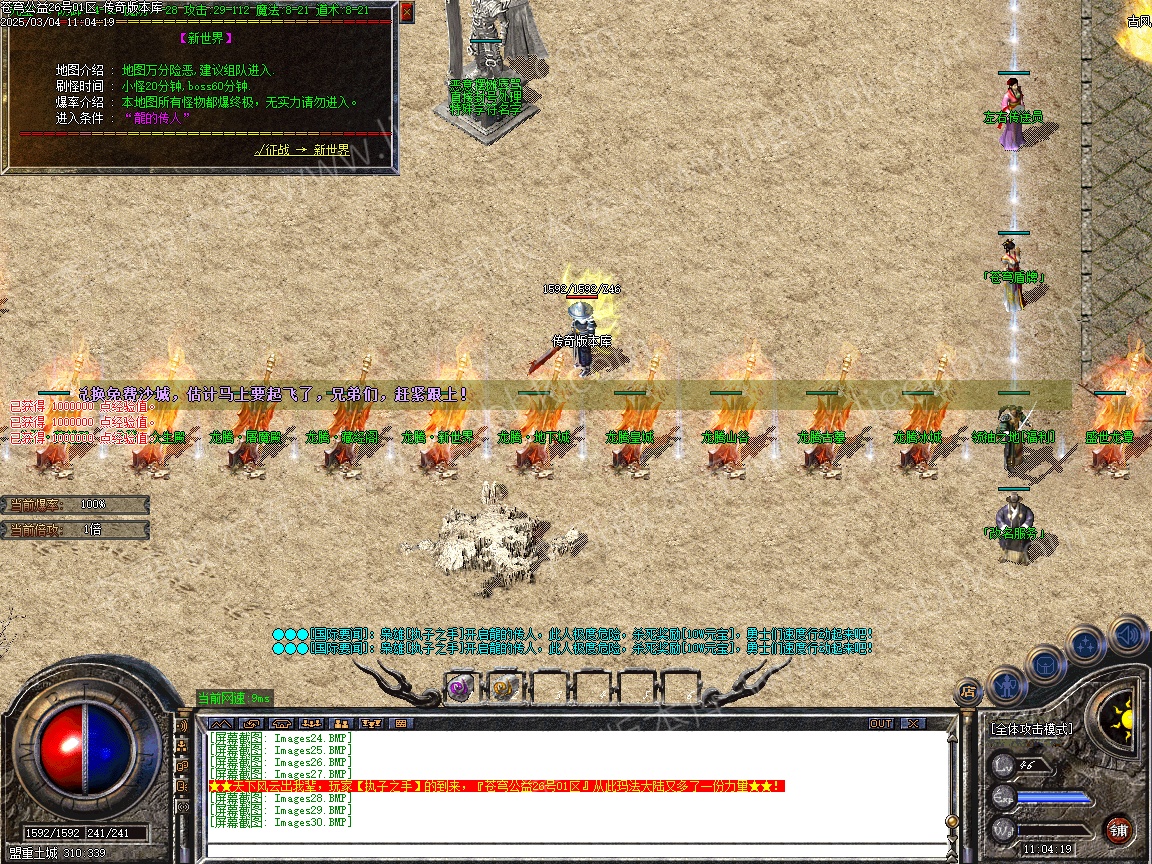Switch the 全体攻击模式 attack mode label
This screenshot has width=1152, height=864.
point(1031,729)
